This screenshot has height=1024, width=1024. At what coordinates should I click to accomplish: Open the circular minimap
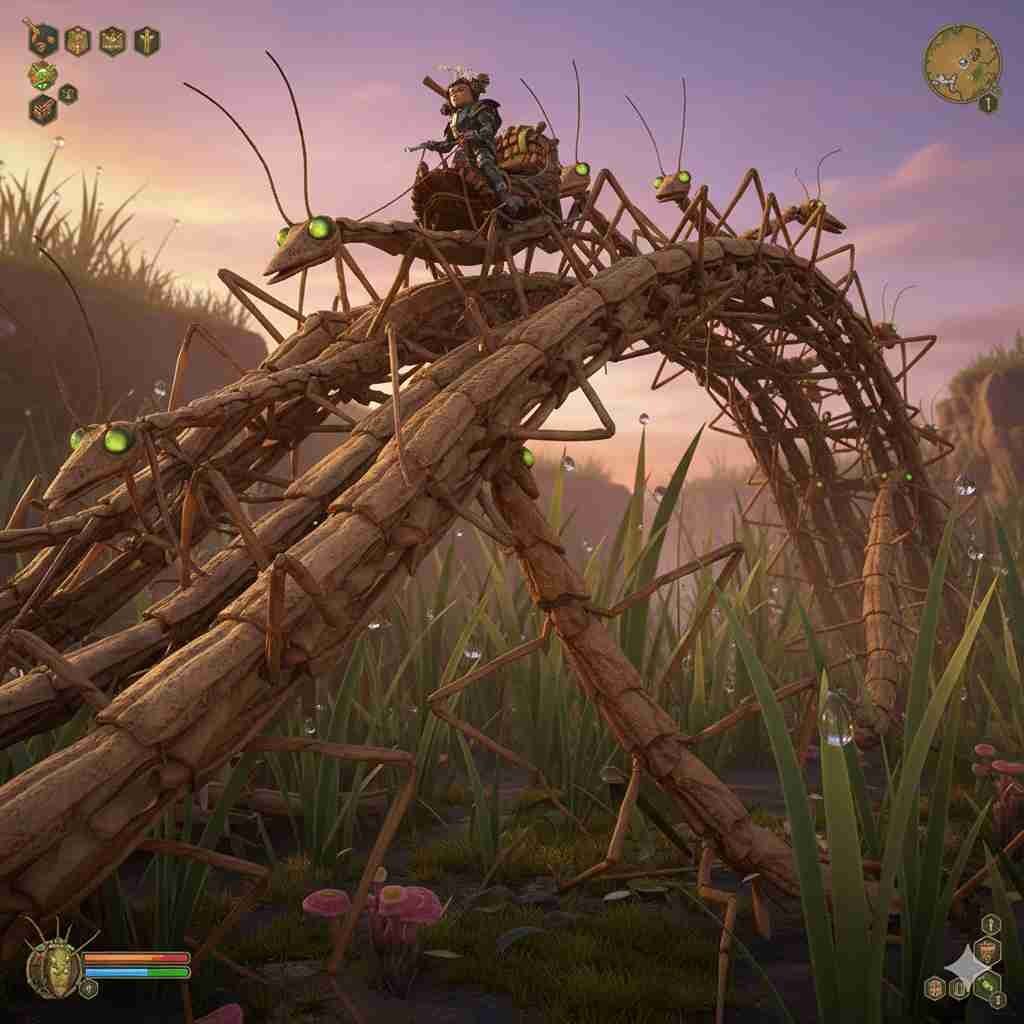pos(962,63)
